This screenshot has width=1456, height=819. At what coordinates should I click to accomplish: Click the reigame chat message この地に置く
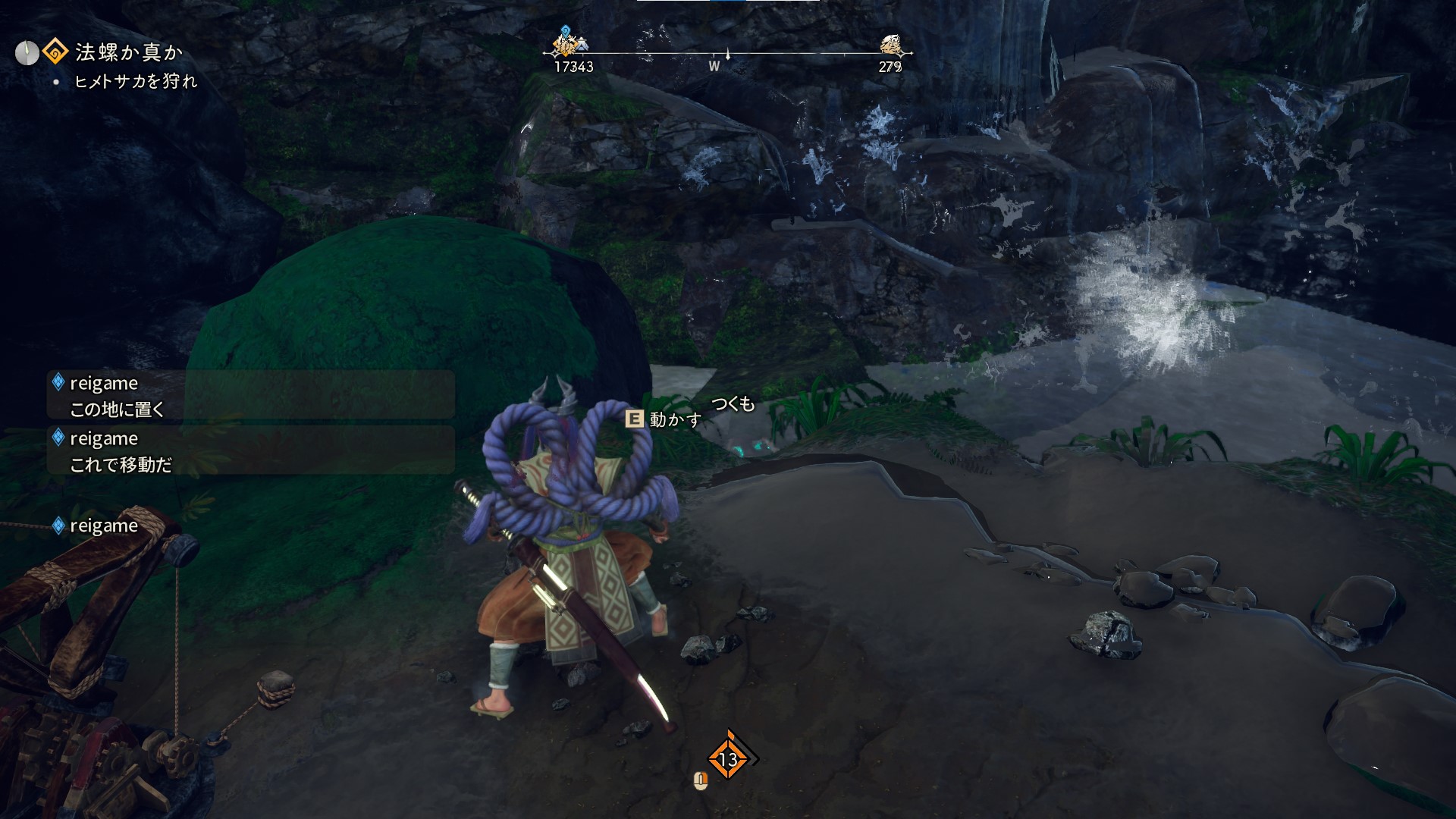[250, 395]
